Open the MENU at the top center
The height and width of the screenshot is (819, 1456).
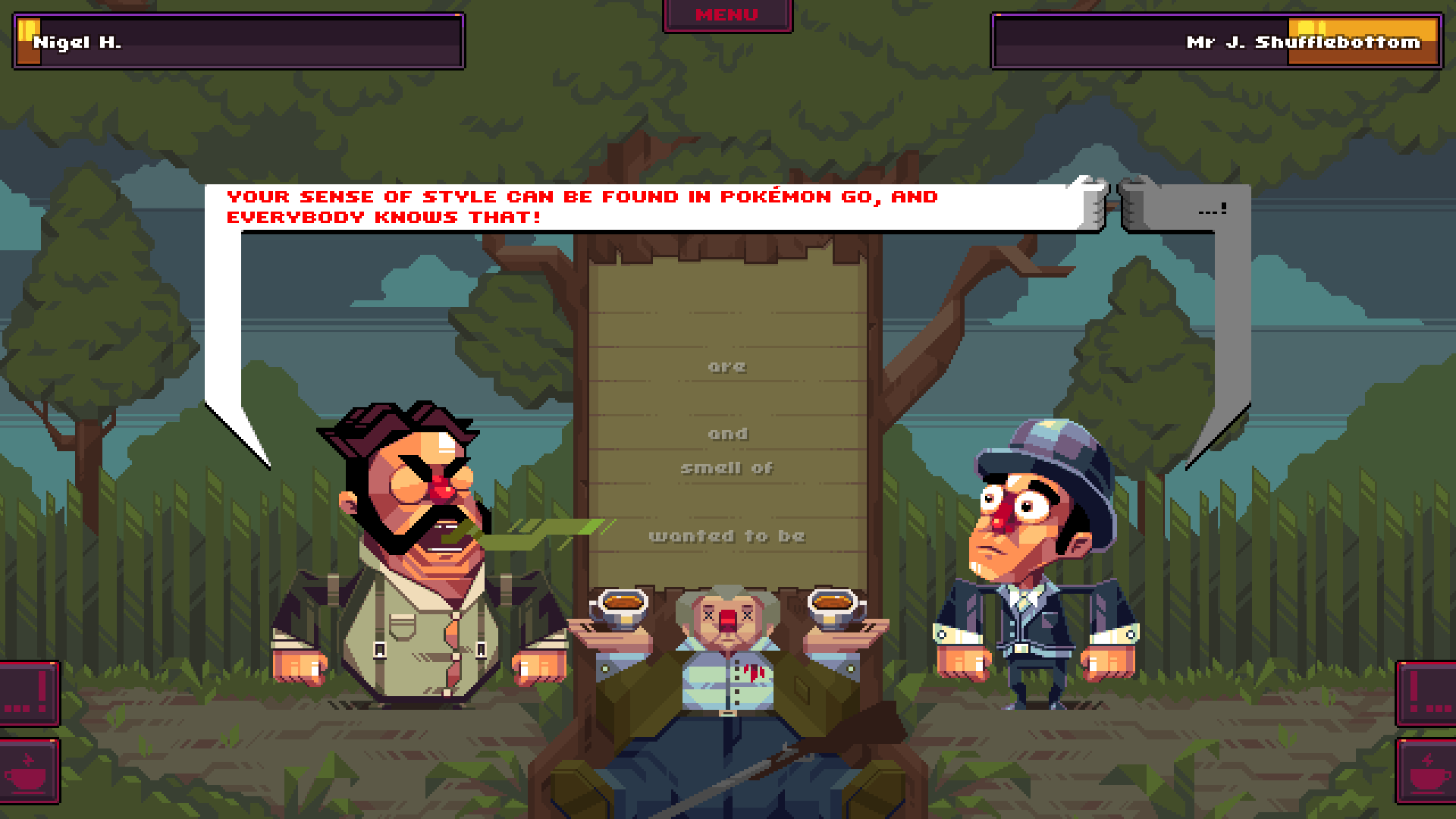pos(726,14)
